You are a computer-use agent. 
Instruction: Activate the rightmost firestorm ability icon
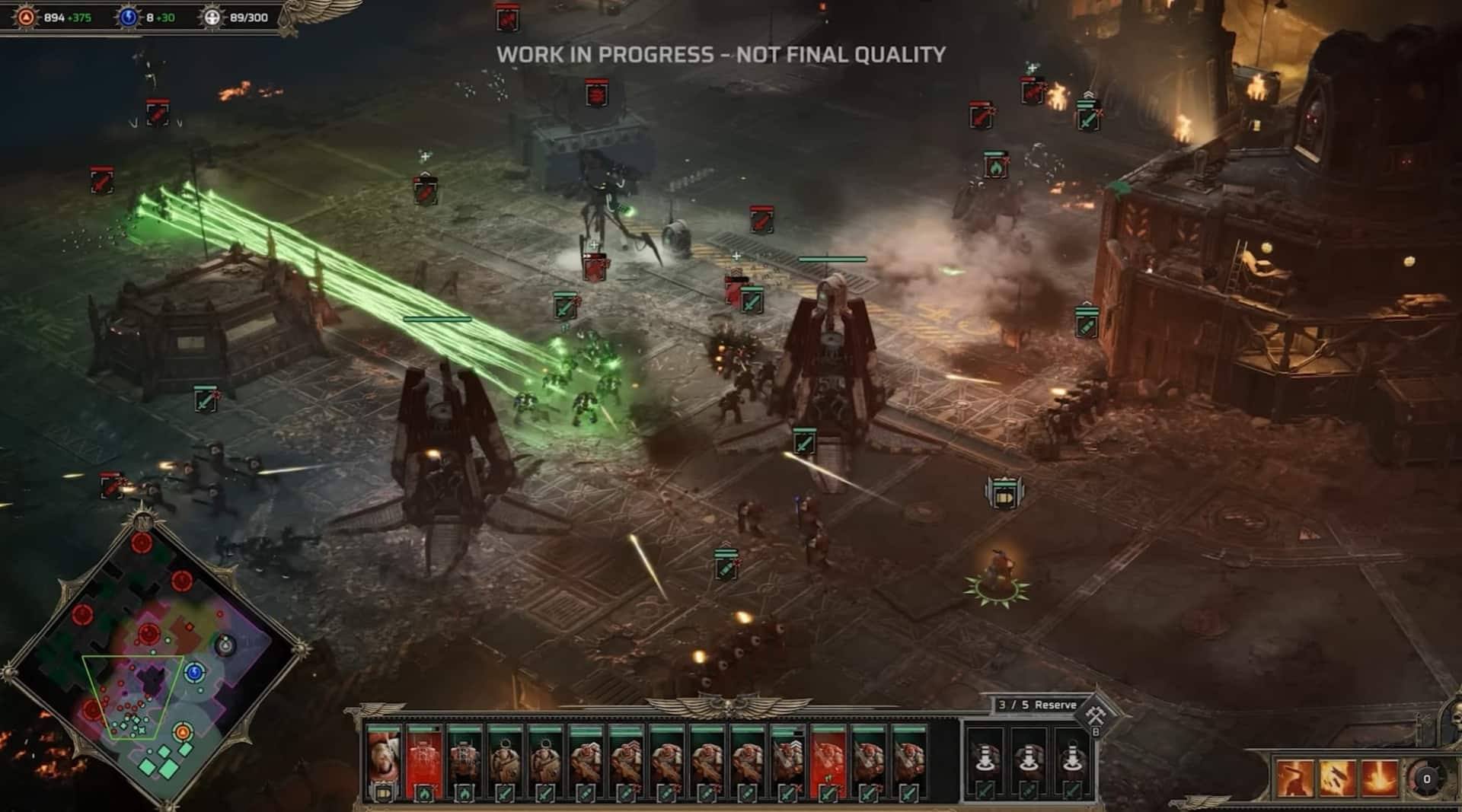pos(1379,778)
